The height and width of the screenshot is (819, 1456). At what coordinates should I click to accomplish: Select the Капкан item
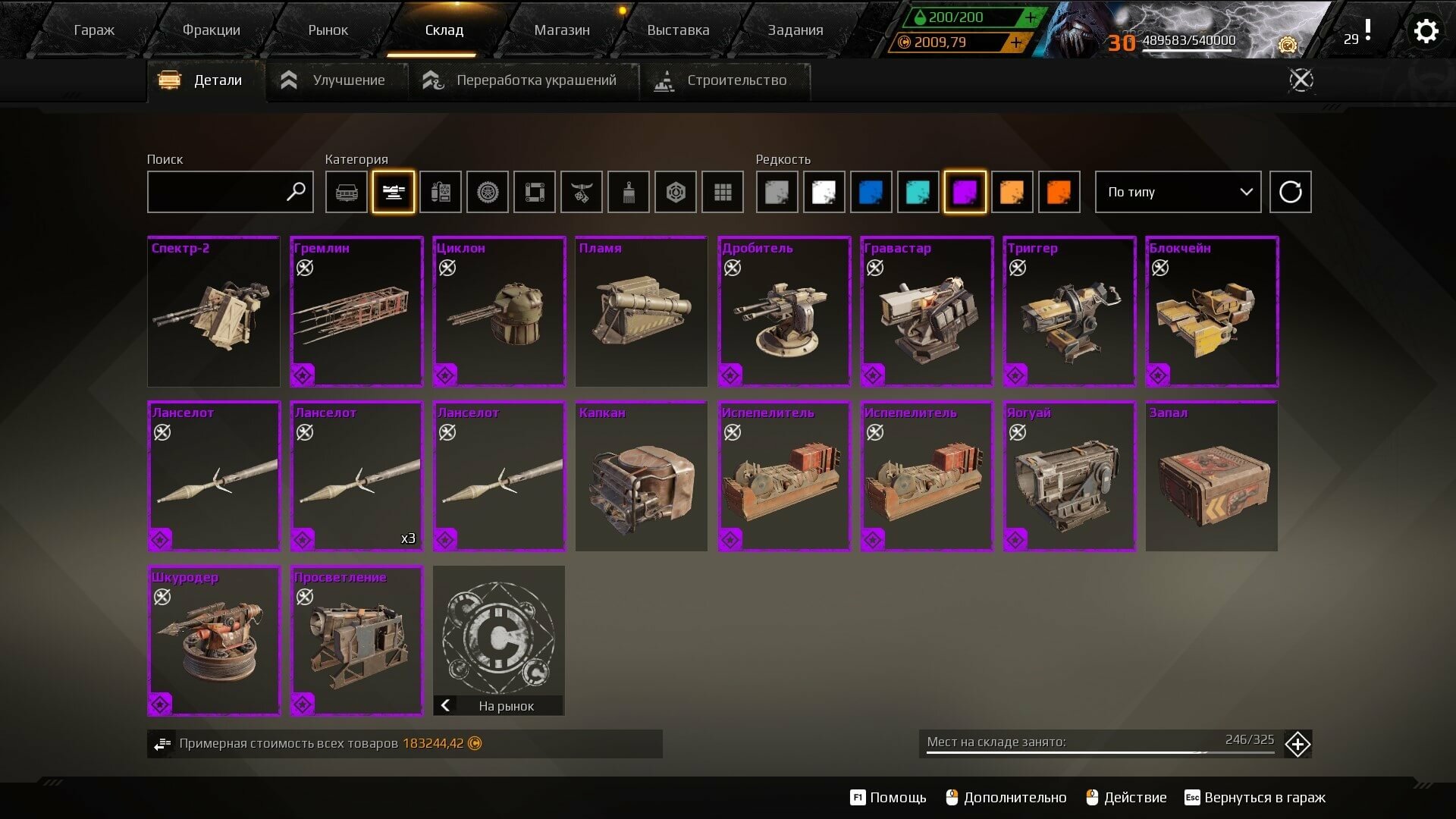(642, 476)
